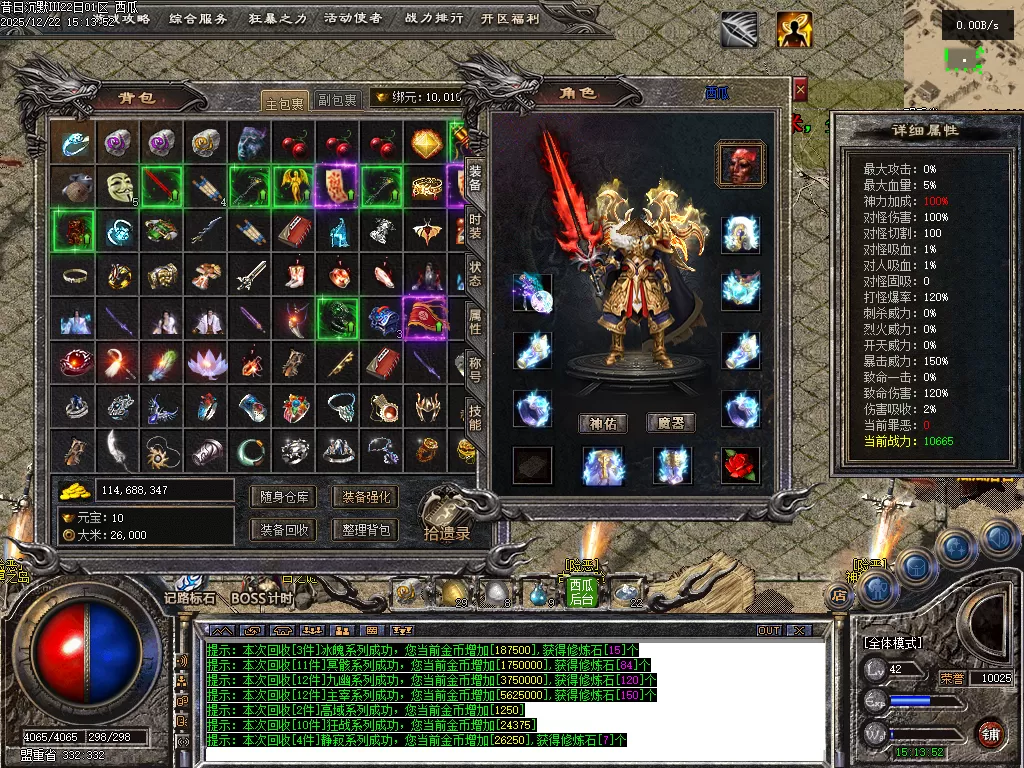Screen dimensions: 1024x768
Task: Switch to the 副包裹 bag tab
Action: (x=337, y=100)
